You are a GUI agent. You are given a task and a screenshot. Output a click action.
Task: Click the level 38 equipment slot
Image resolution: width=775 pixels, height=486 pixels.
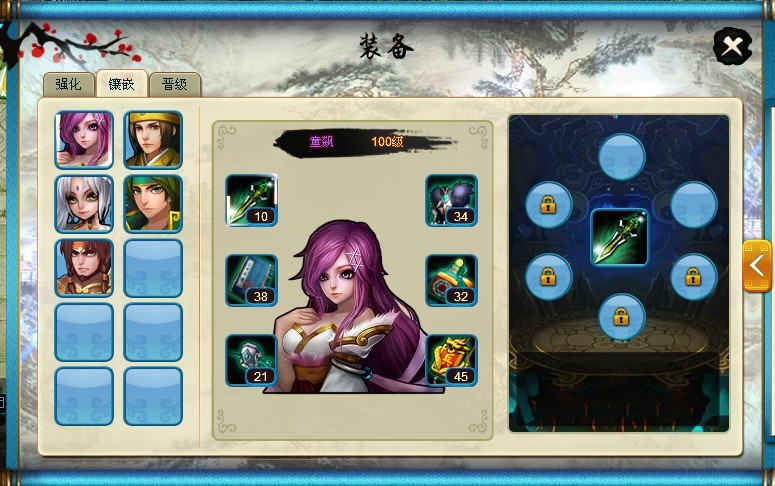tap(251, 279)
